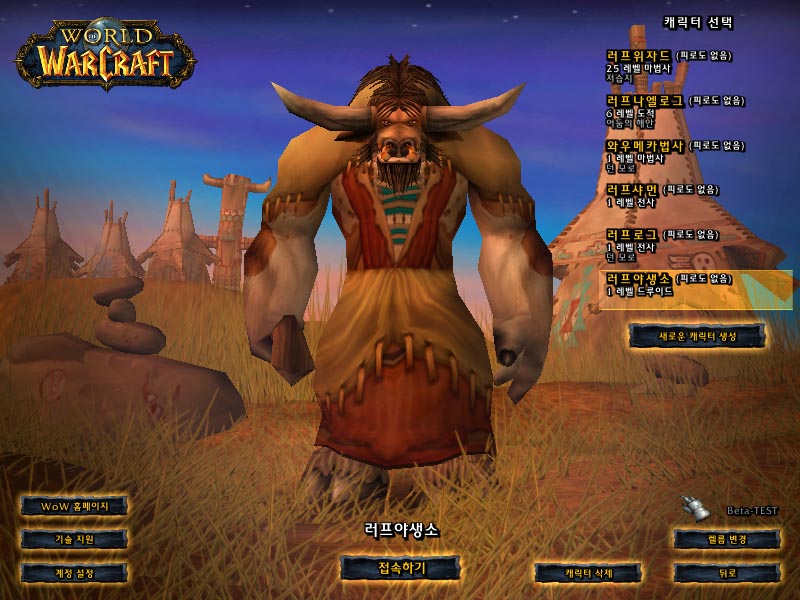
Task: Enter the world with 접속하기 button
Action: 401,568
